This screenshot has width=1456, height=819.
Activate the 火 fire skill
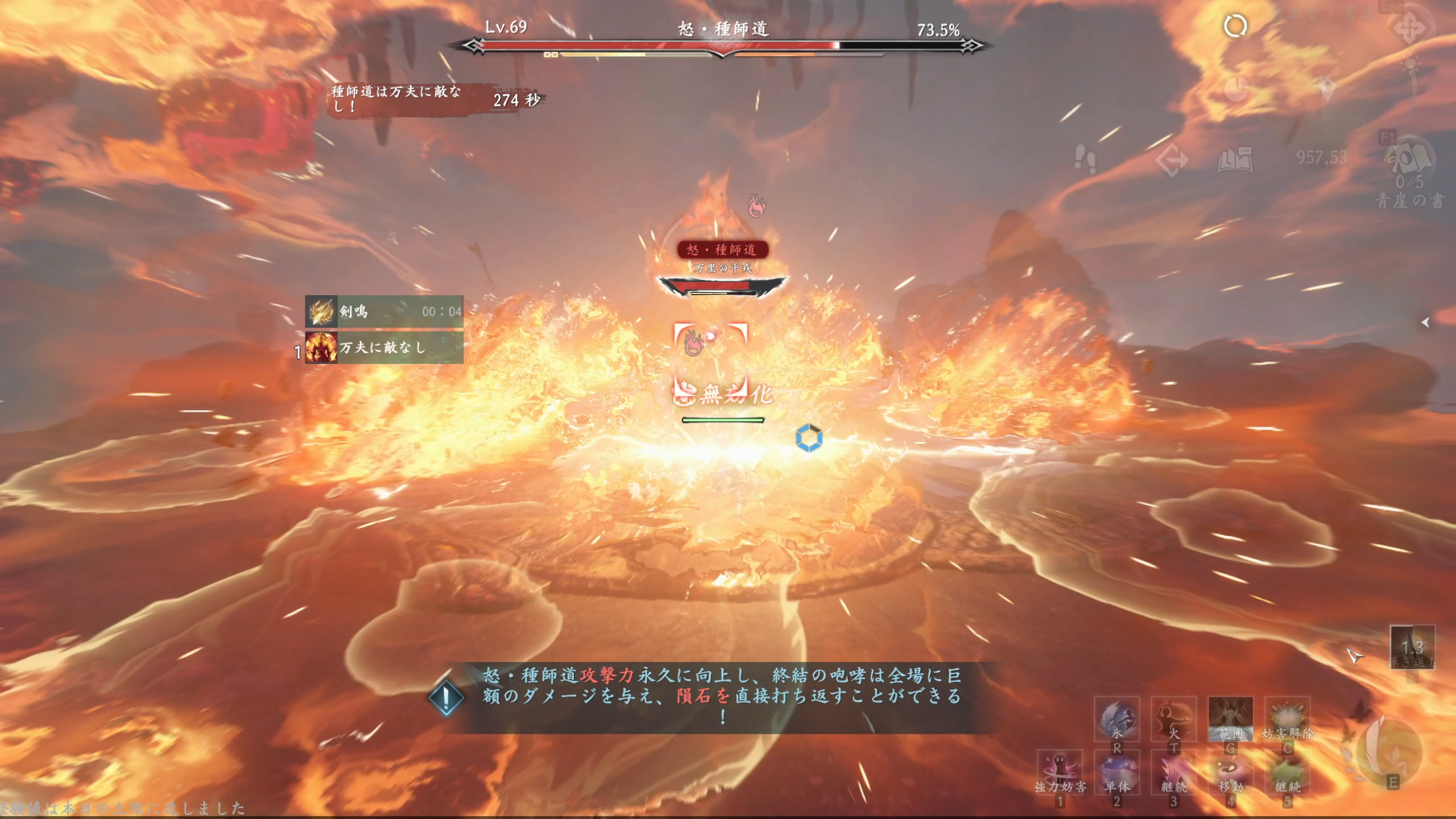click(x=1173, y=719)
